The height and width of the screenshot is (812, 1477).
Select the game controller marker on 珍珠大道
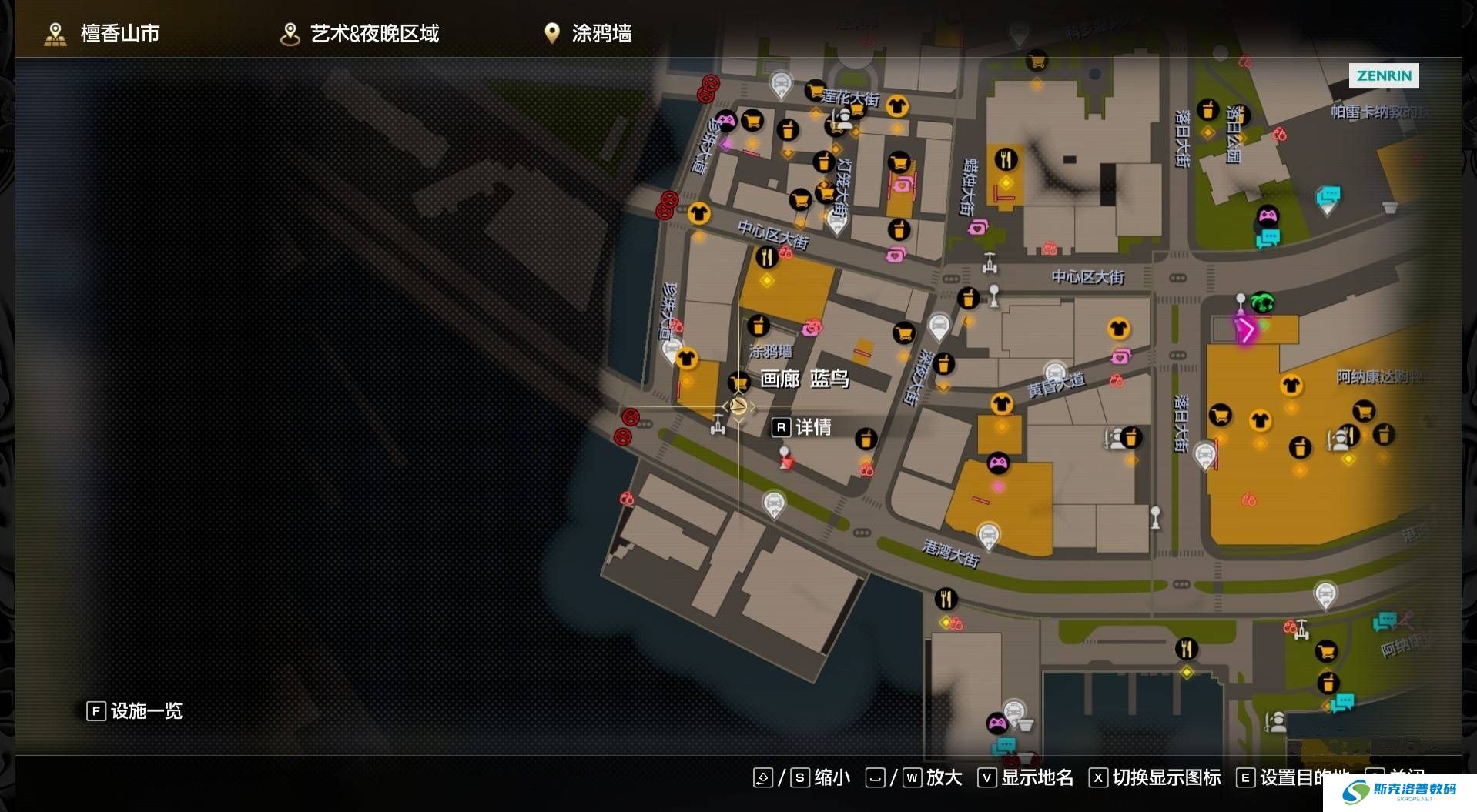(725, 120)
